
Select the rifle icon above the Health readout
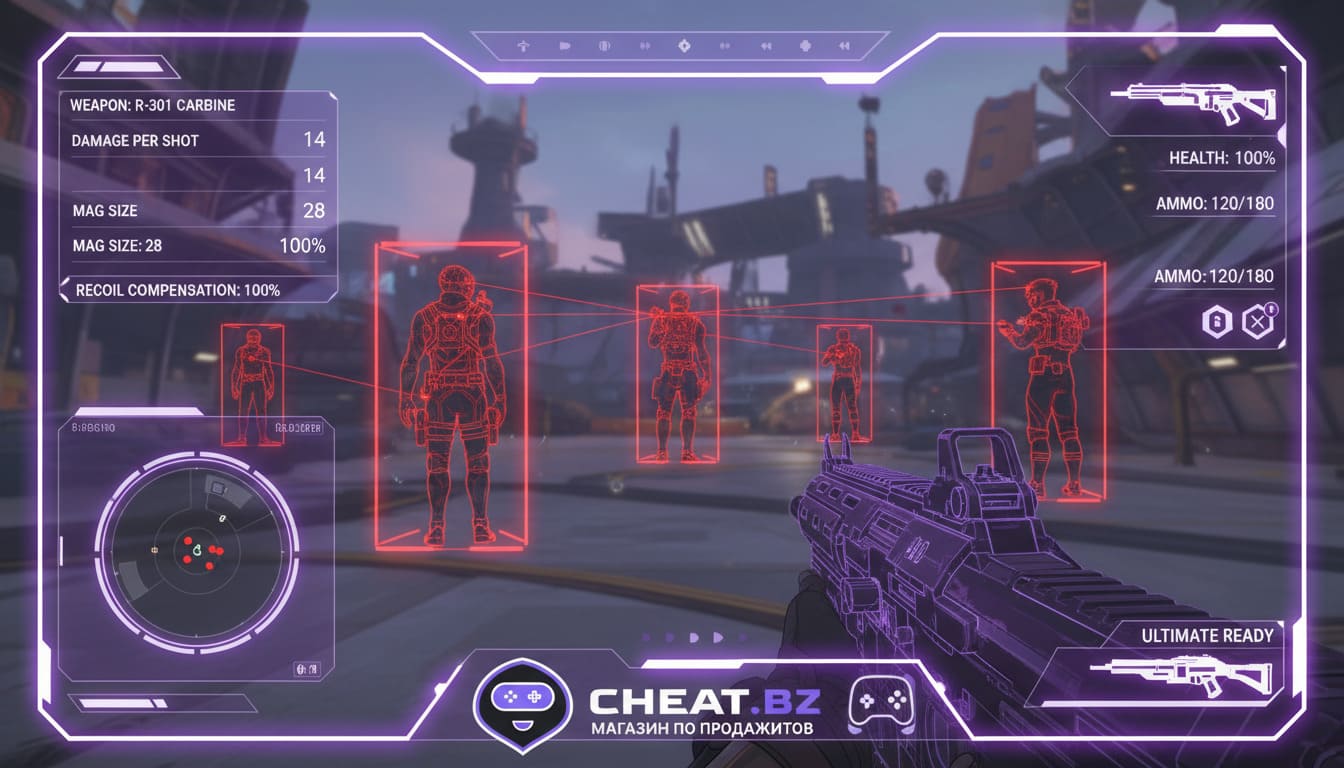(x=1193, y=101)
